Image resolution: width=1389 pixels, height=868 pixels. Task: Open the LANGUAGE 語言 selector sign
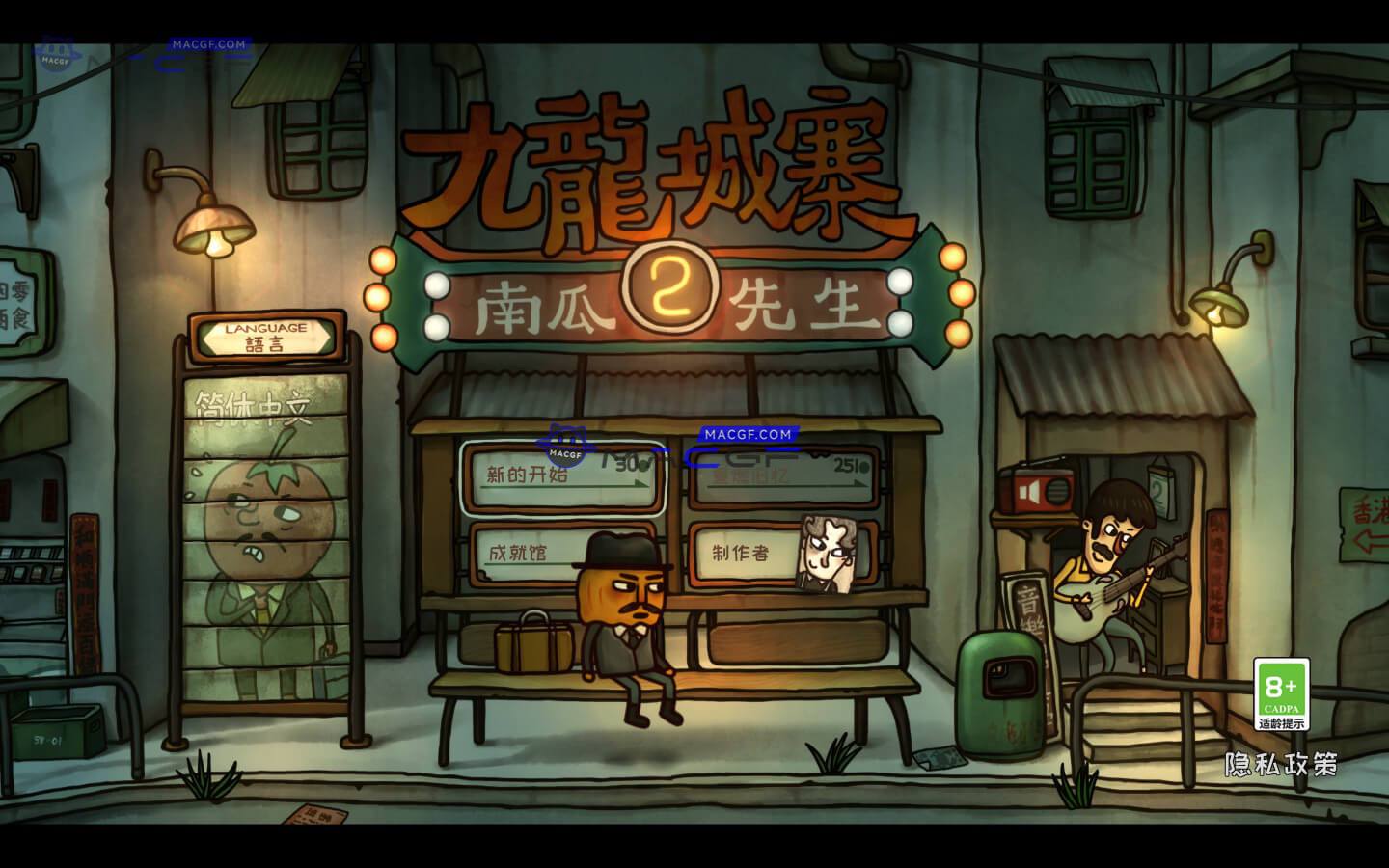(267, 335)
